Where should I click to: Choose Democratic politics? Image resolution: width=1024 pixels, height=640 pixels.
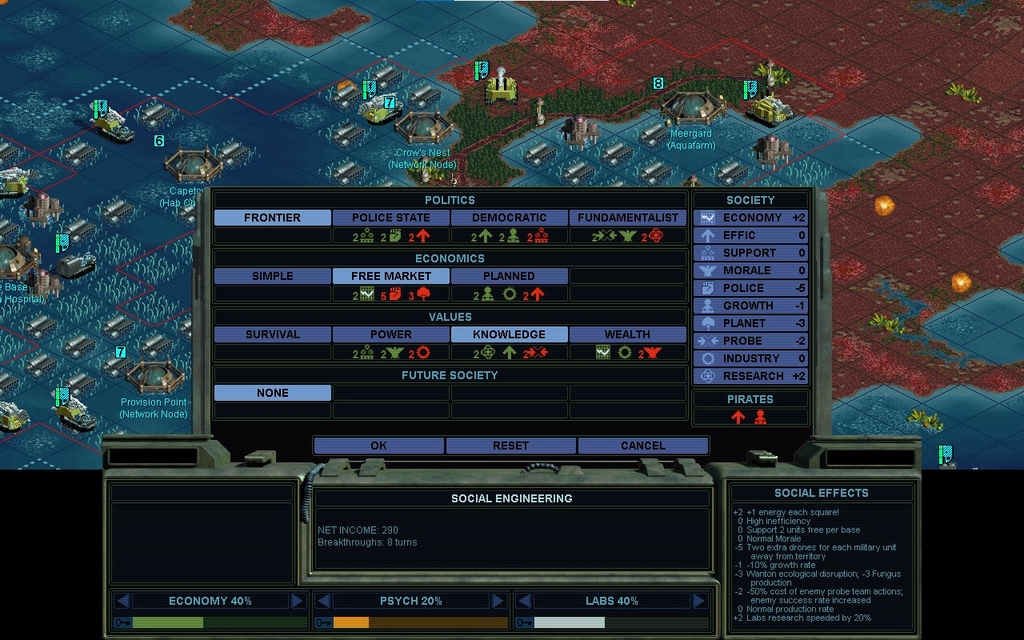(x=509, y=218)
